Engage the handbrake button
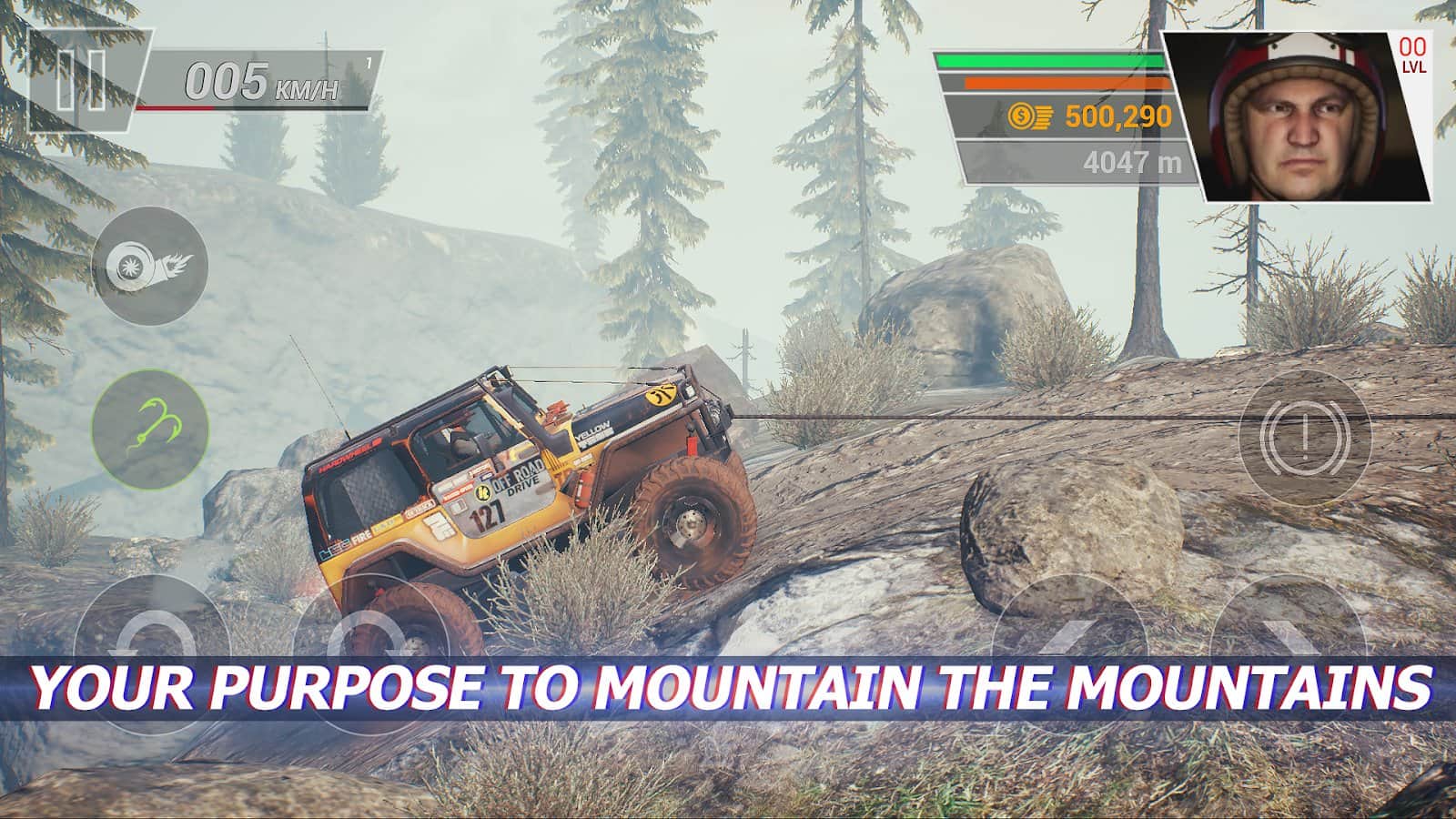This screenshot has height=819, width=1456. pyautogui.click(x=1305, y=437)
